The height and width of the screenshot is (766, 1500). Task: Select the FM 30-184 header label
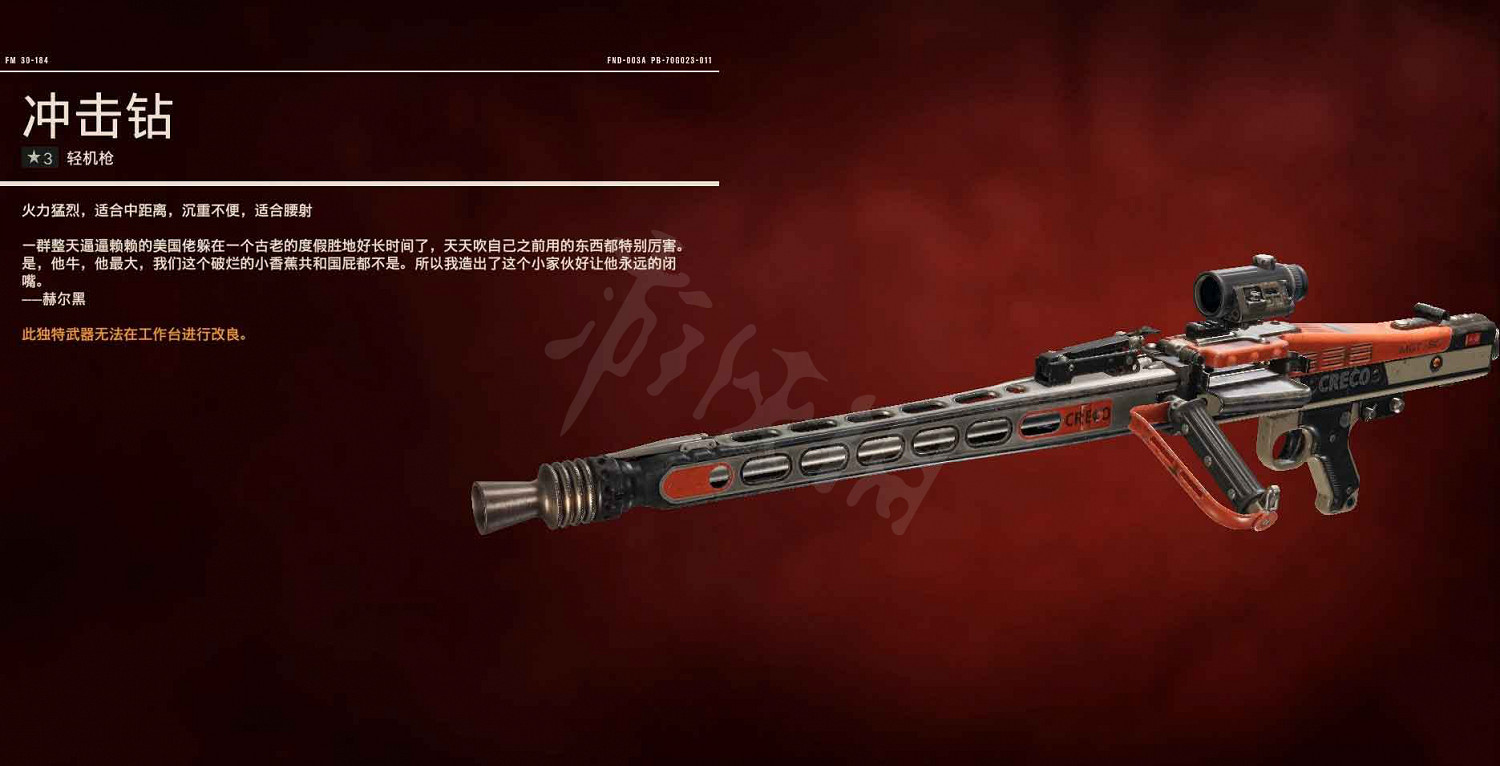(x=28, y=59)
